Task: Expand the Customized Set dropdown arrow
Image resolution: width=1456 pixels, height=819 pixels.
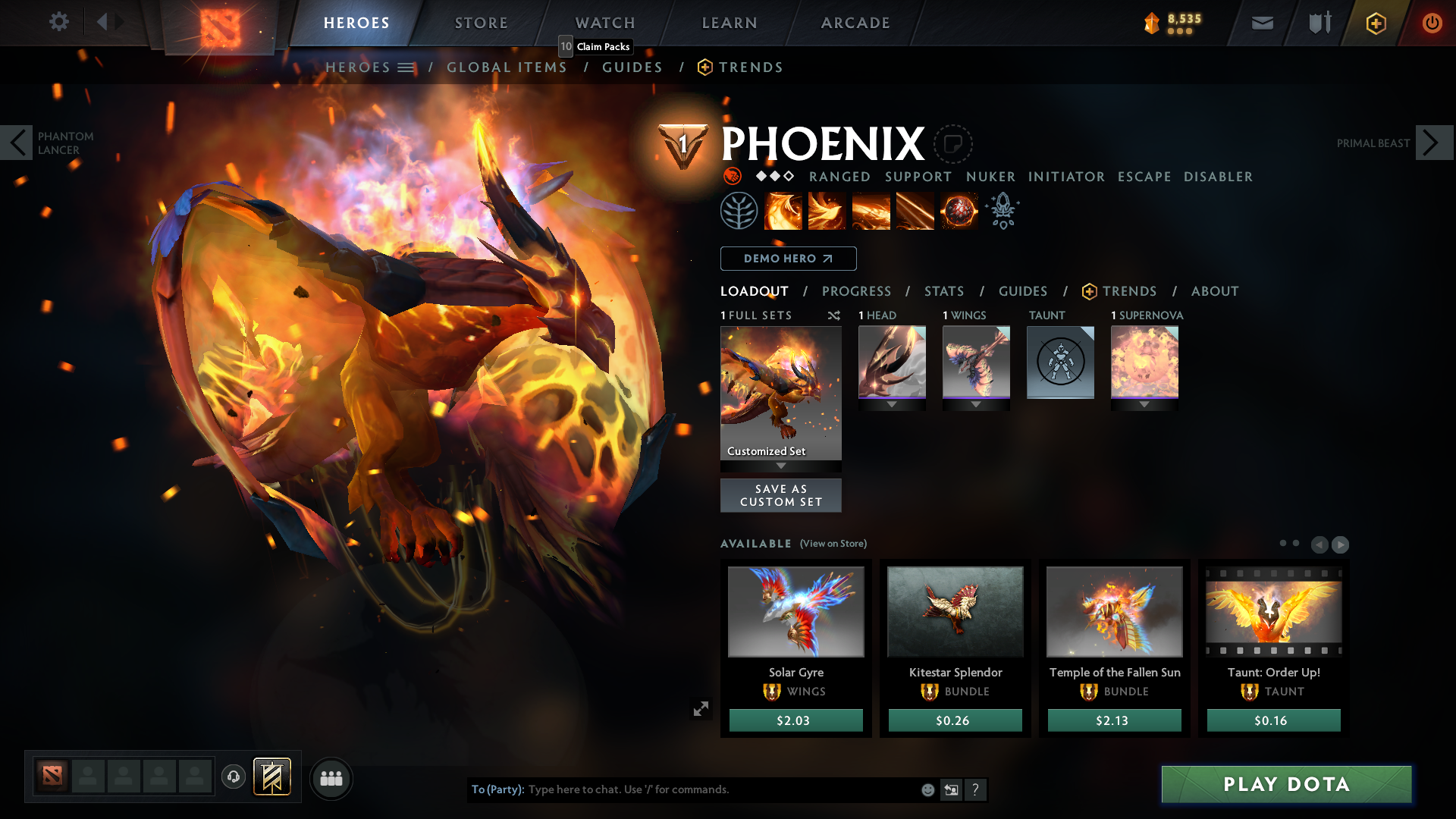Action: (781, 466)
